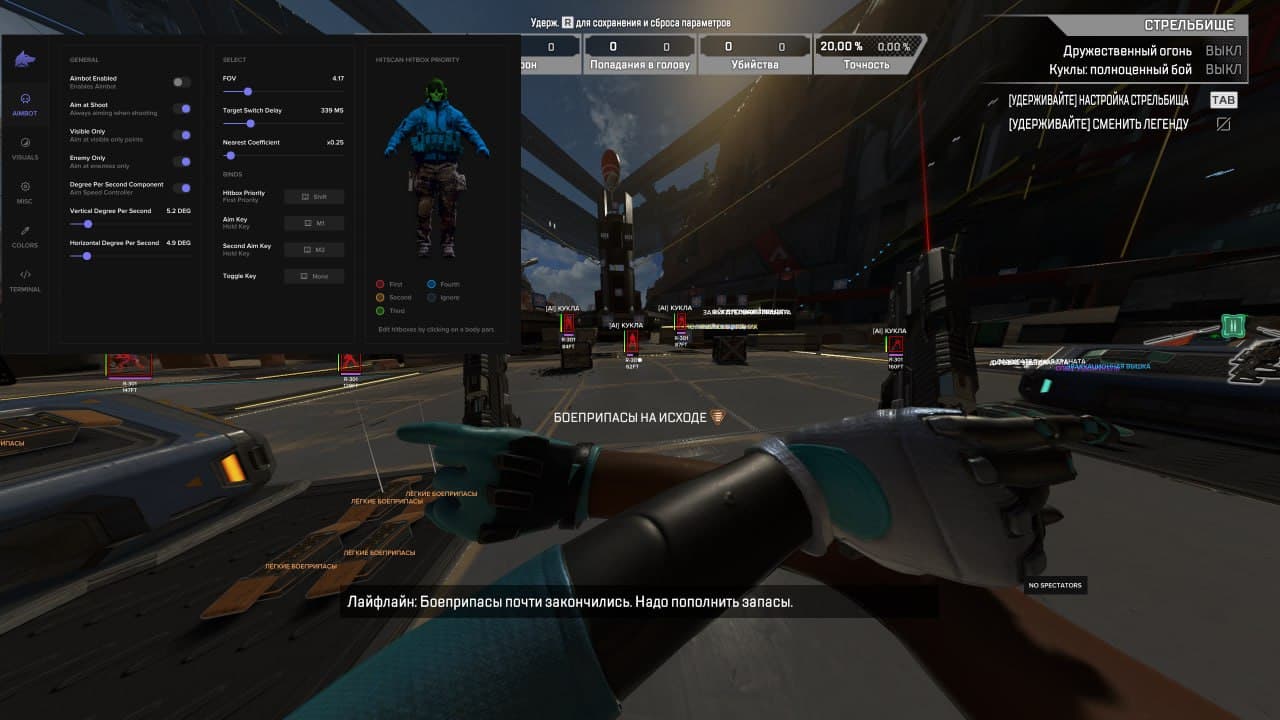Select the red First priority swatch
The width and height of the screenshot is (1280, 720).
click(380, 284)
